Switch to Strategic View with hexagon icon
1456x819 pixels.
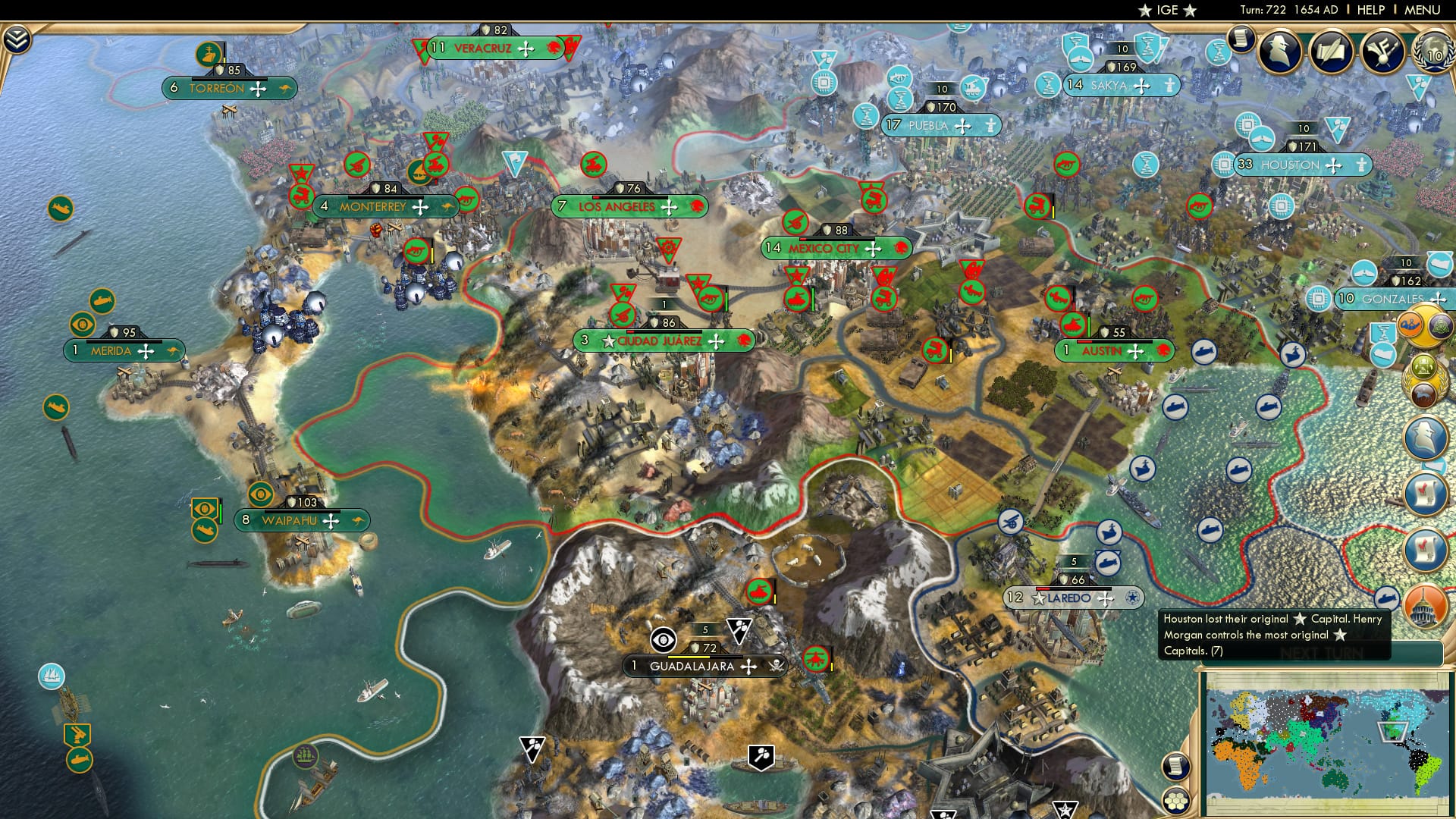(1175, 800)
